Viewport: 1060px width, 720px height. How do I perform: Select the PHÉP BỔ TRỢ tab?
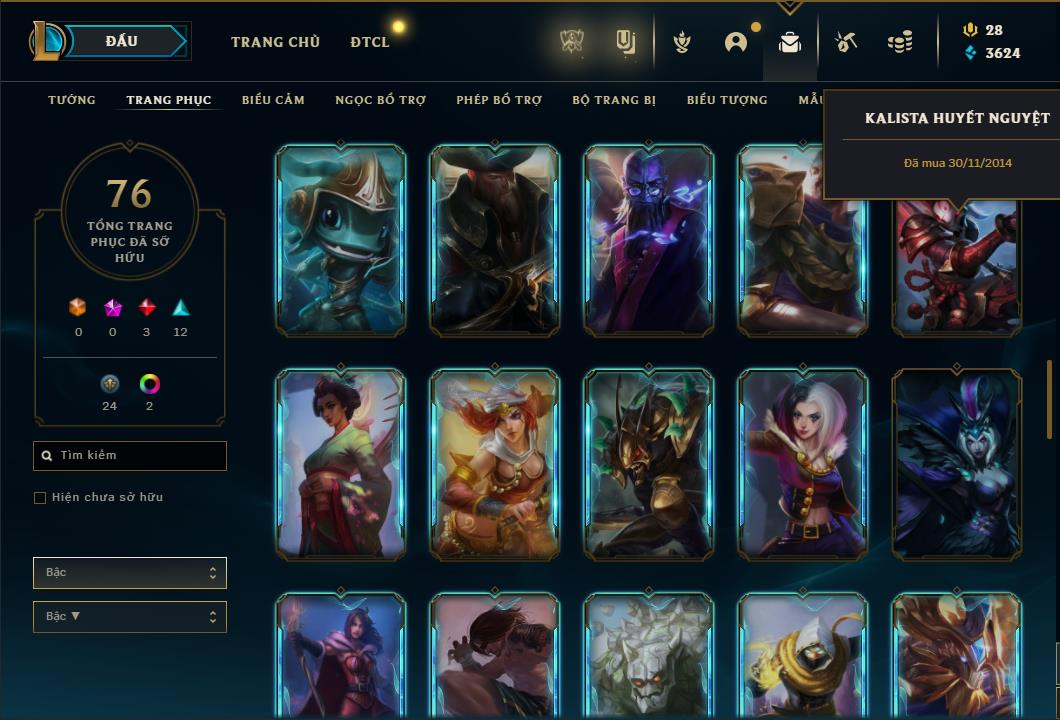point(499,100)
